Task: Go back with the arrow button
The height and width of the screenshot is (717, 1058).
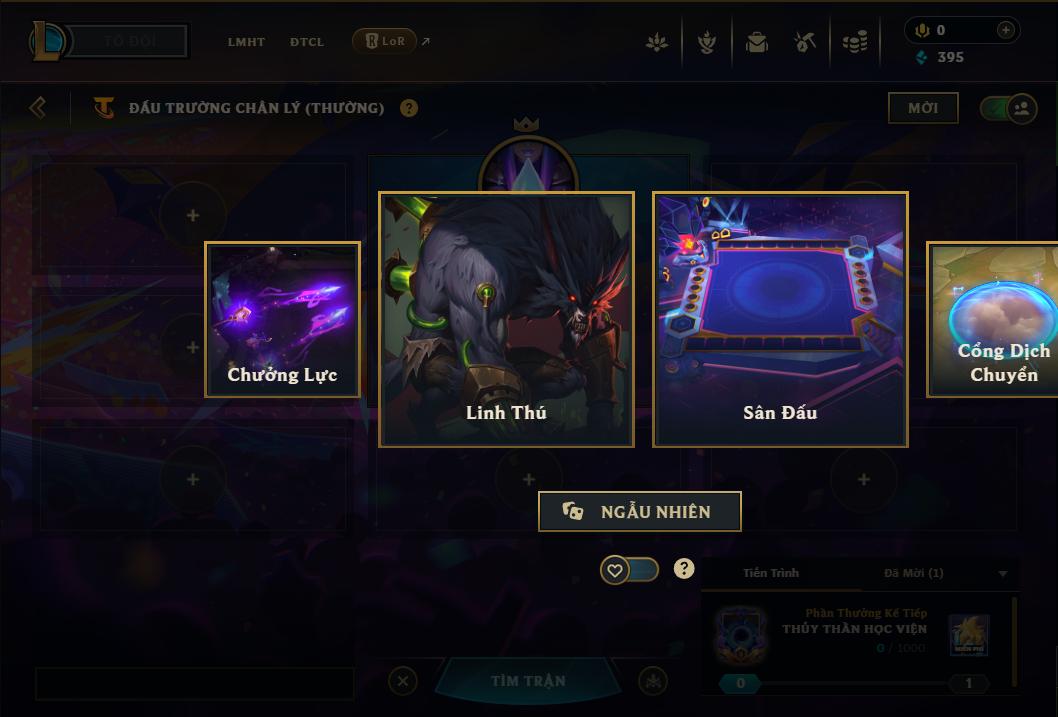Action: point(38,107)
